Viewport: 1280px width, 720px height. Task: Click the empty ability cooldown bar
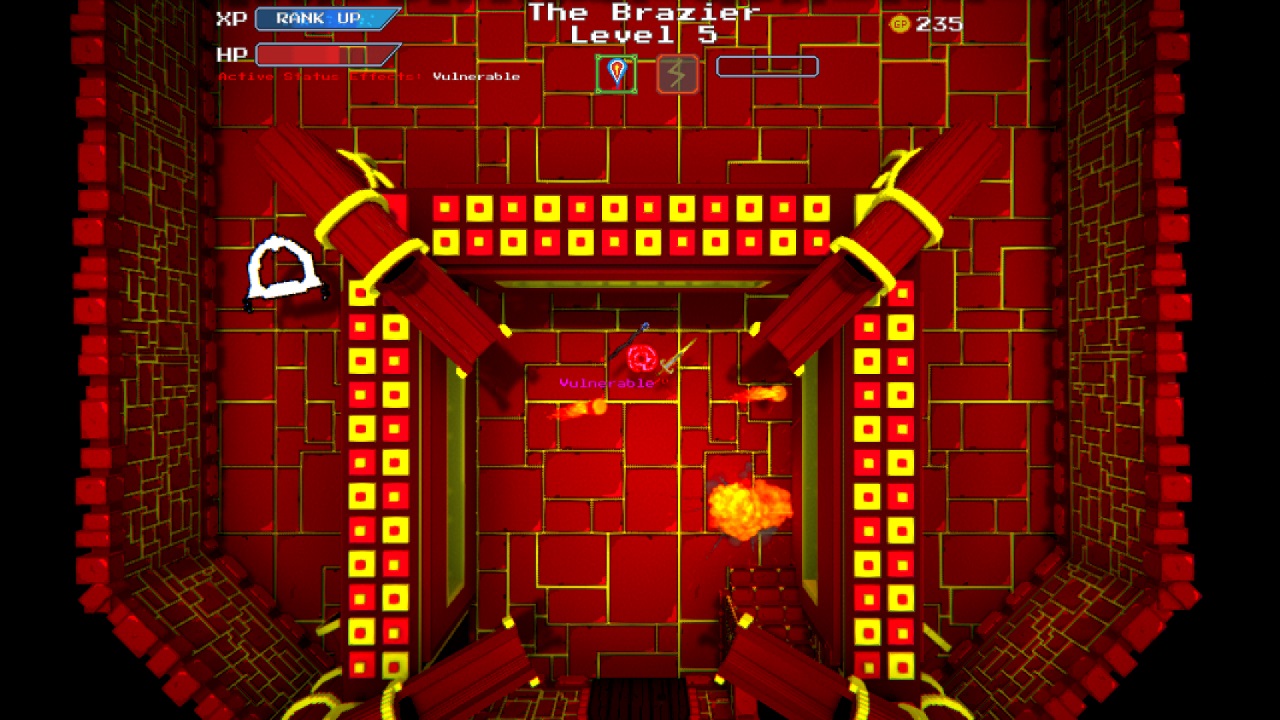point(766,66)
